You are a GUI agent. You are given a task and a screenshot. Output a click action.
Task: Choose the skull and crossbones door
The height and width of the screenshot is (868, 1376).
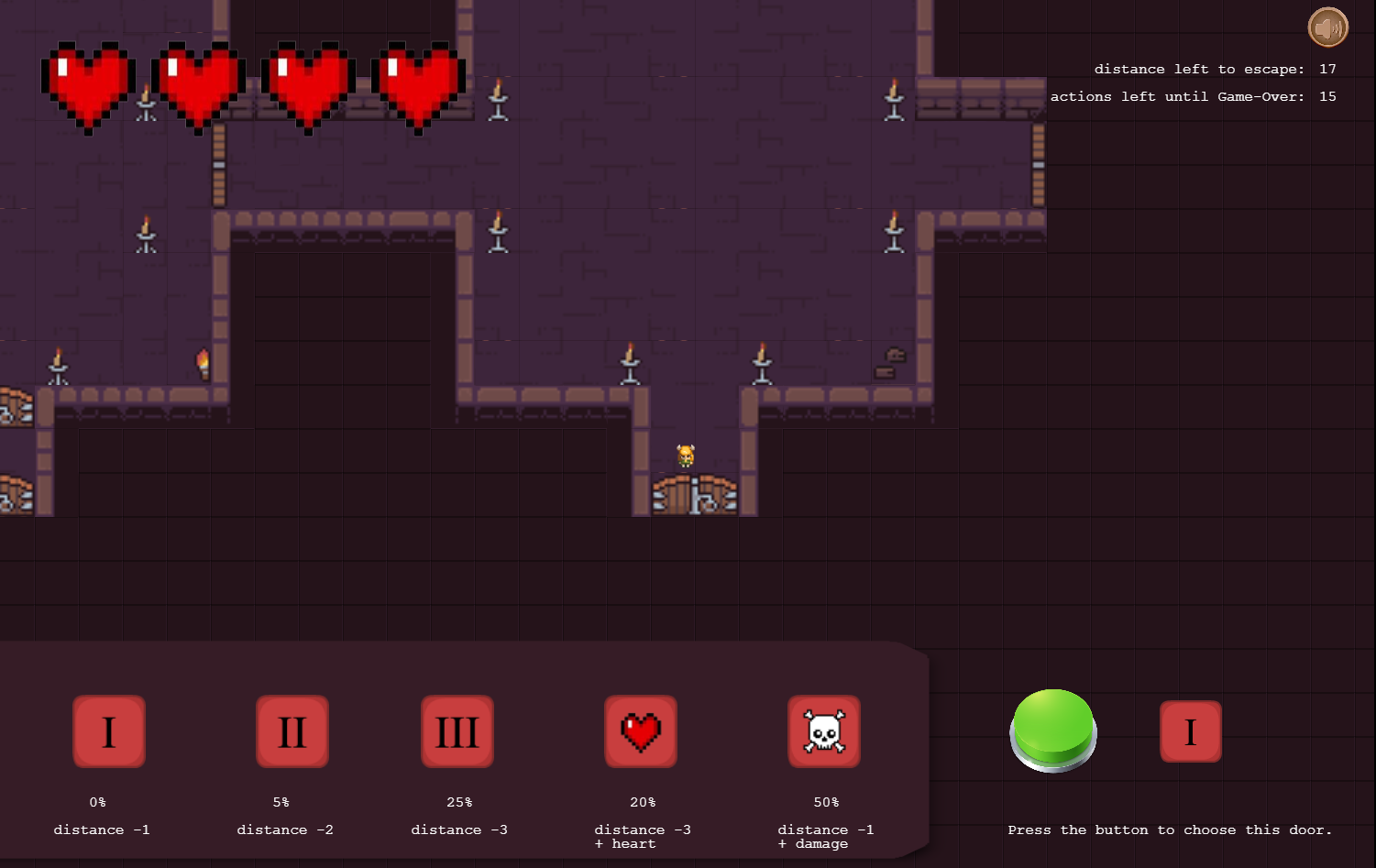tap(824, 731)
